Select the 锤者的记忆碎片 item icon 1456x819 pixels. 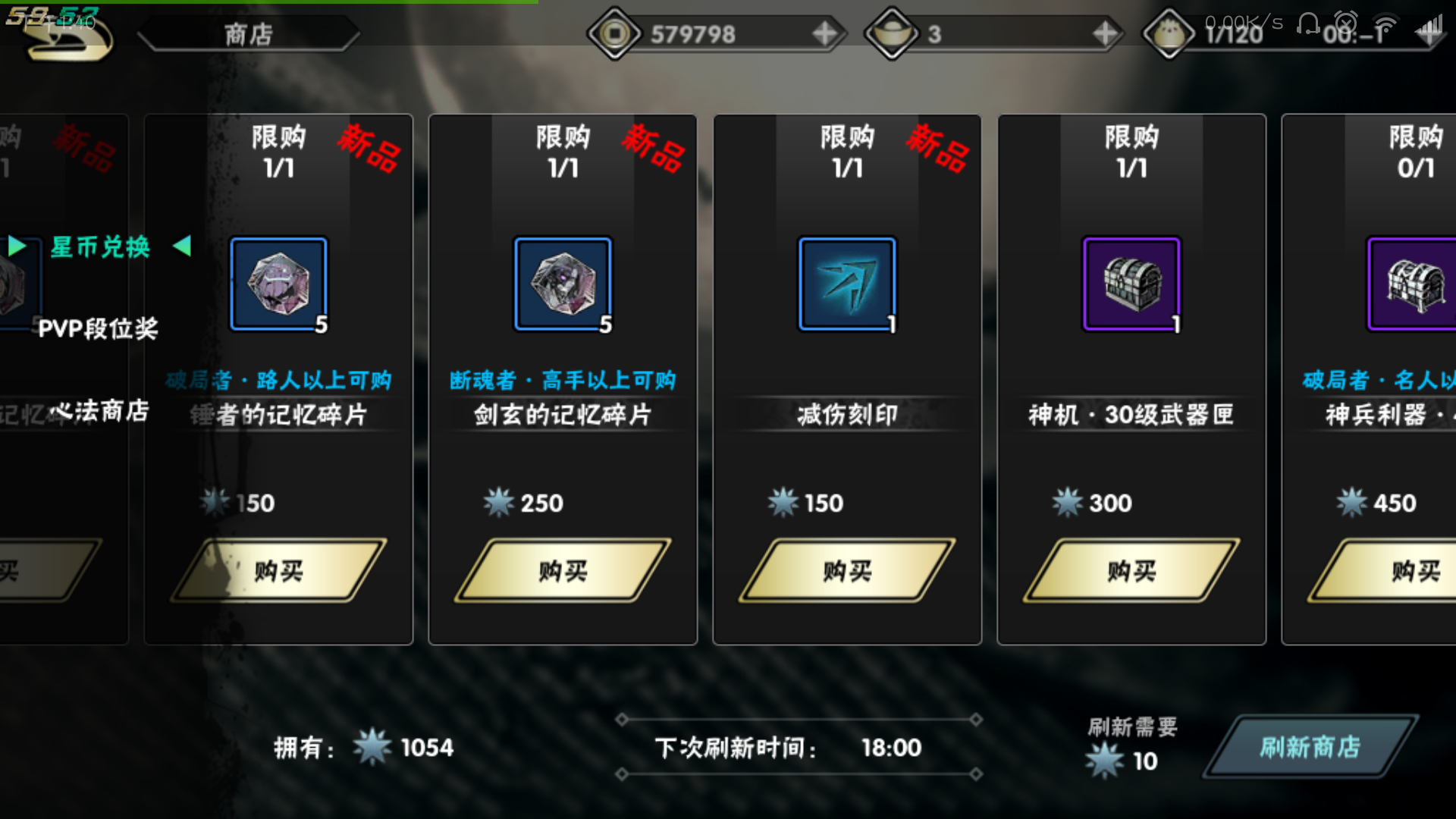pos(278,283)
